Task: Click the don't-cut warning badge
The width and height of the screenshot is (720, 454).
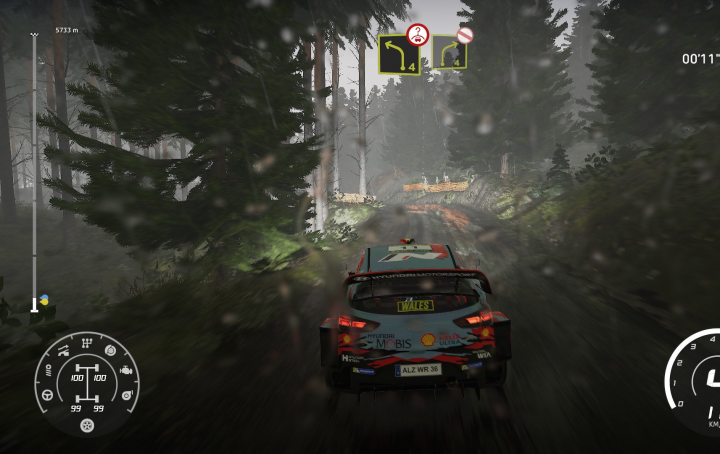Action: (465, 35)
